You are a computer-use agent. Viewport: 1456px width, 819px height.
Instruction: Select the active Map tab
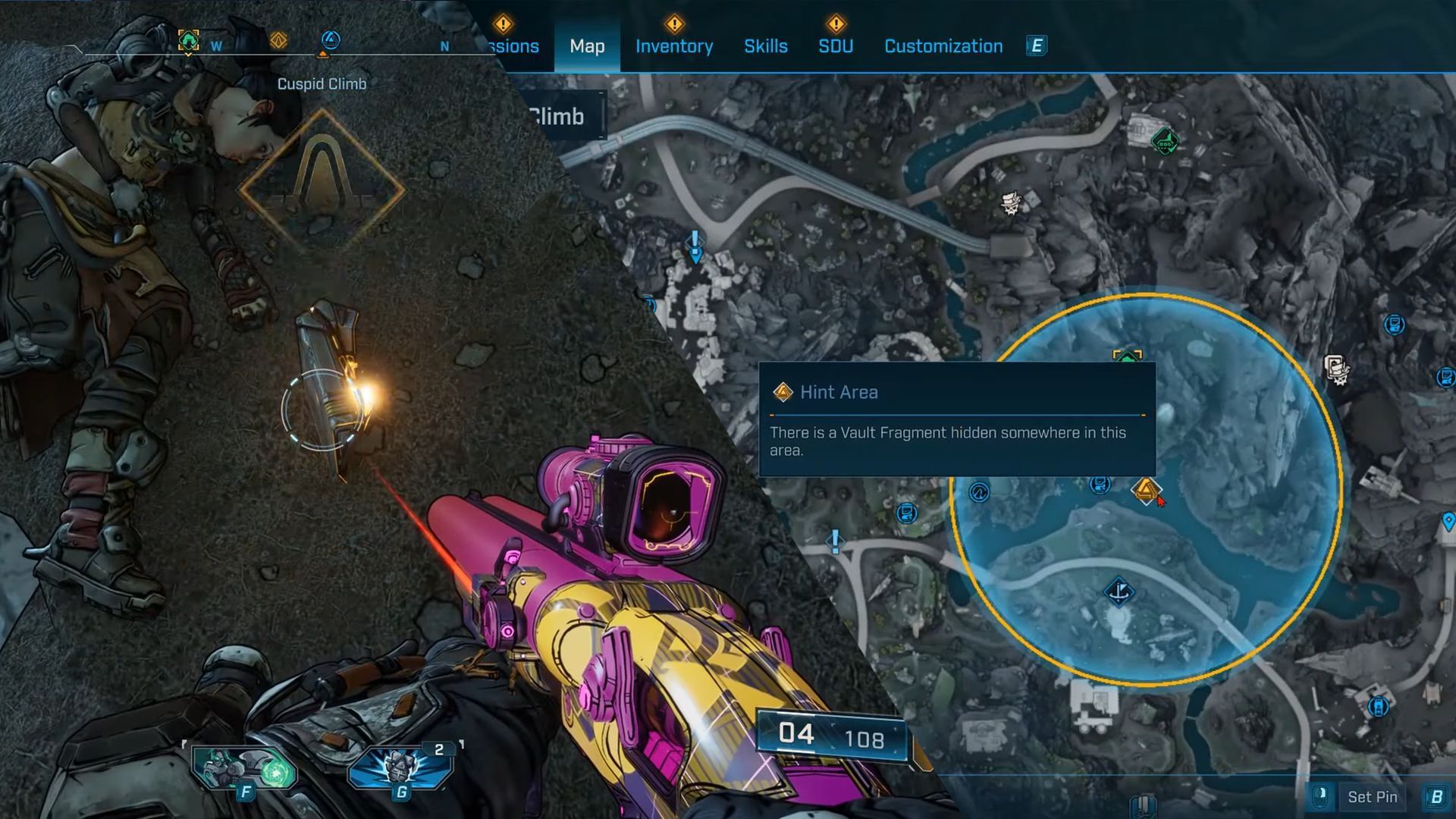pyautogui.click(x=587, y=46)
